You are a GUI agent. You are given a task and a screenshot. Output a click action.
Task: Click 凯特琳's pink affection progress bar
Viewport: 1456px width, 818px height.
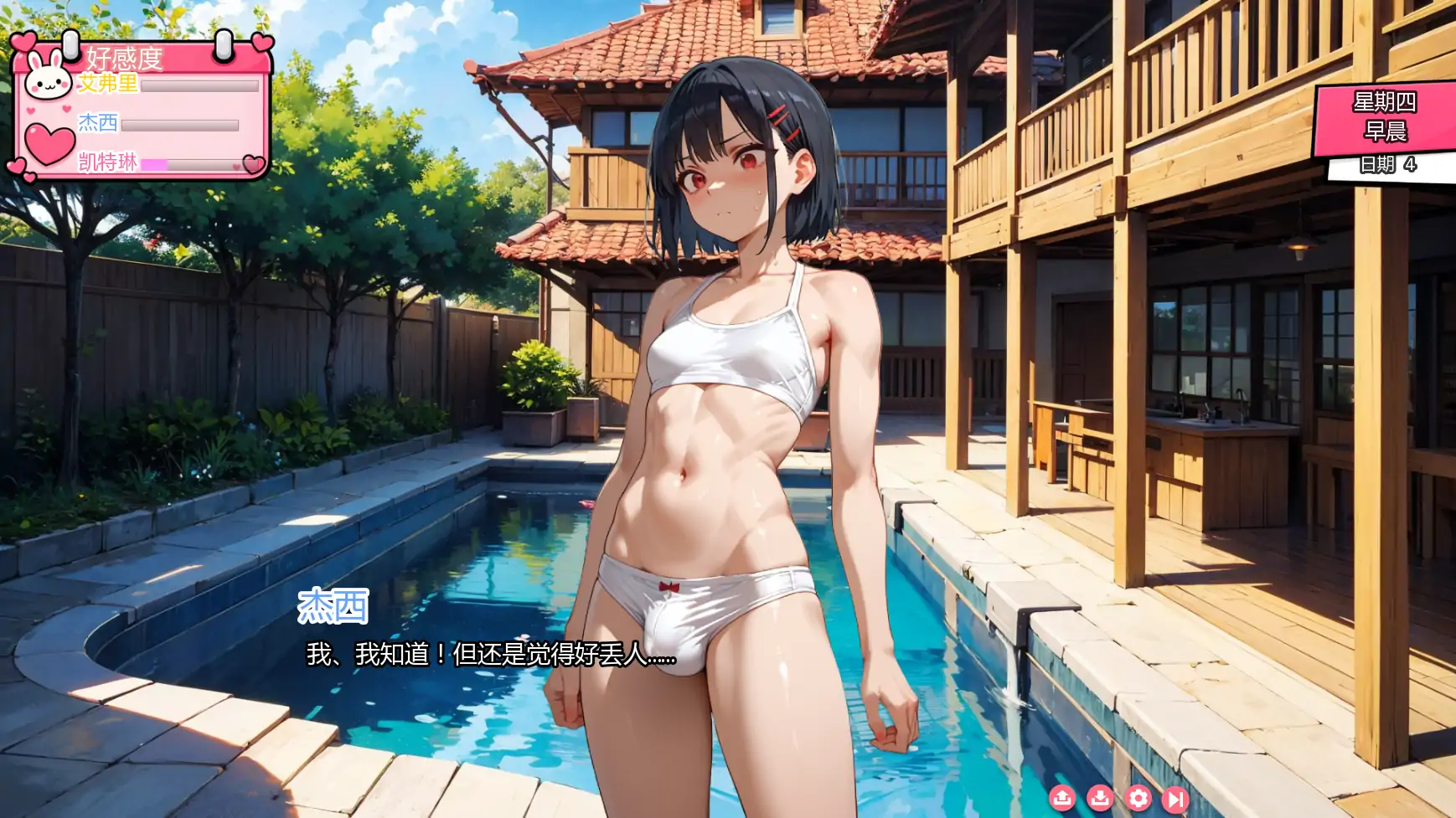[154, 164]
